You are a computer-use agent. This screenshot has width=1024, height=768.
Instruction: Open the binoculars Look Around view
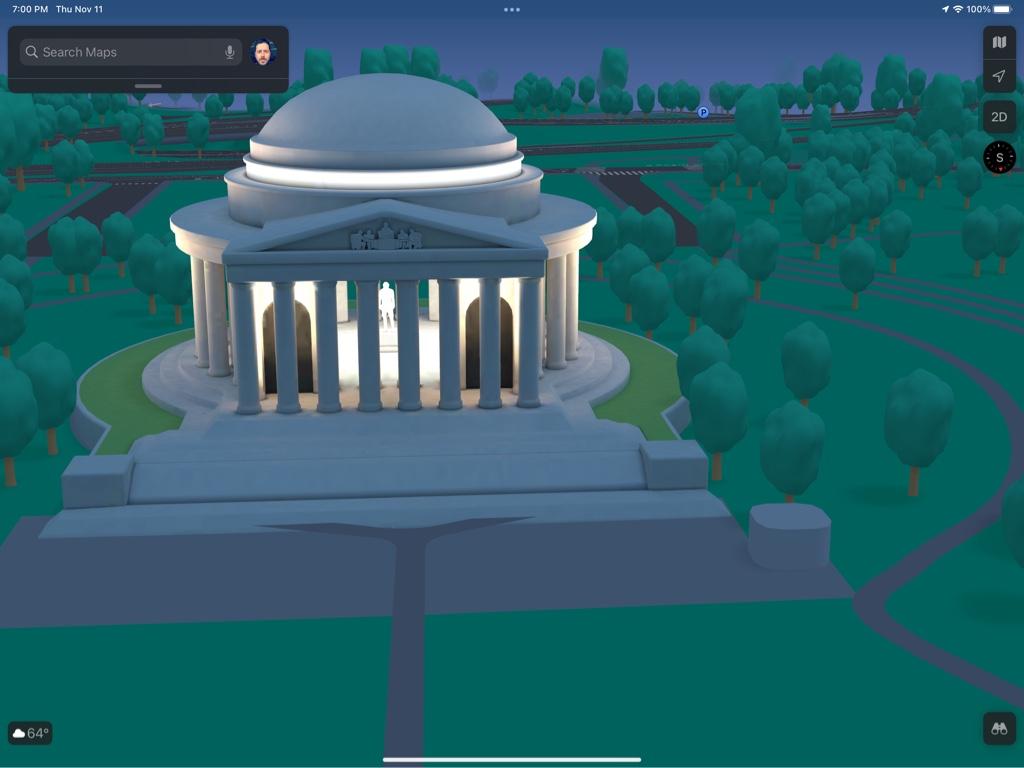point(999,728)
